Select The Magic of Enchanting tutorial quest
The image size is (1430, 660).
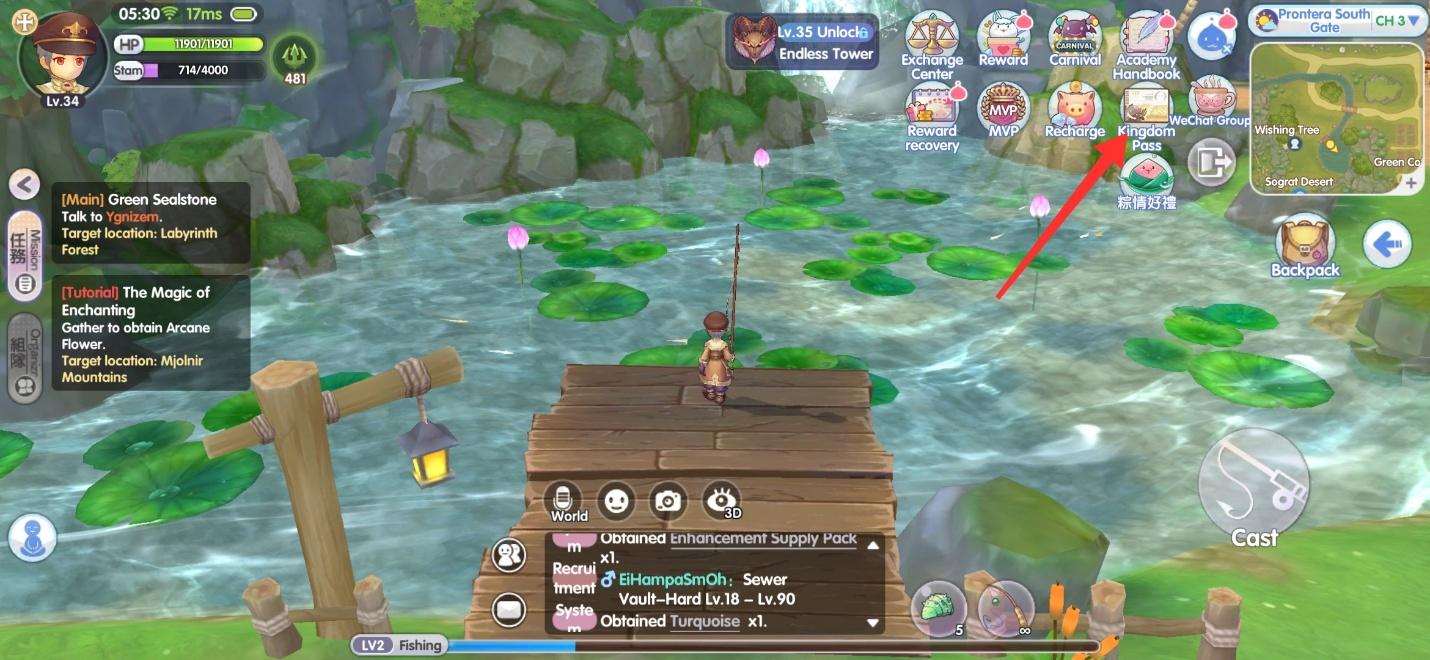click(x=150, y=334)
